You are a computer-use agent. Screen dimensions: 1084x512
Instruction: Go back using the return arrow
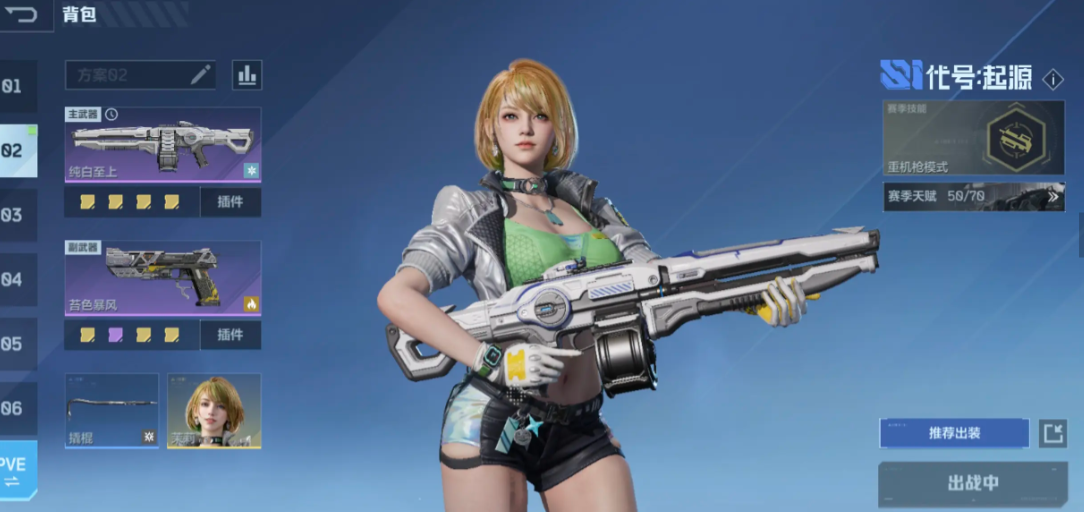[23, 15]
